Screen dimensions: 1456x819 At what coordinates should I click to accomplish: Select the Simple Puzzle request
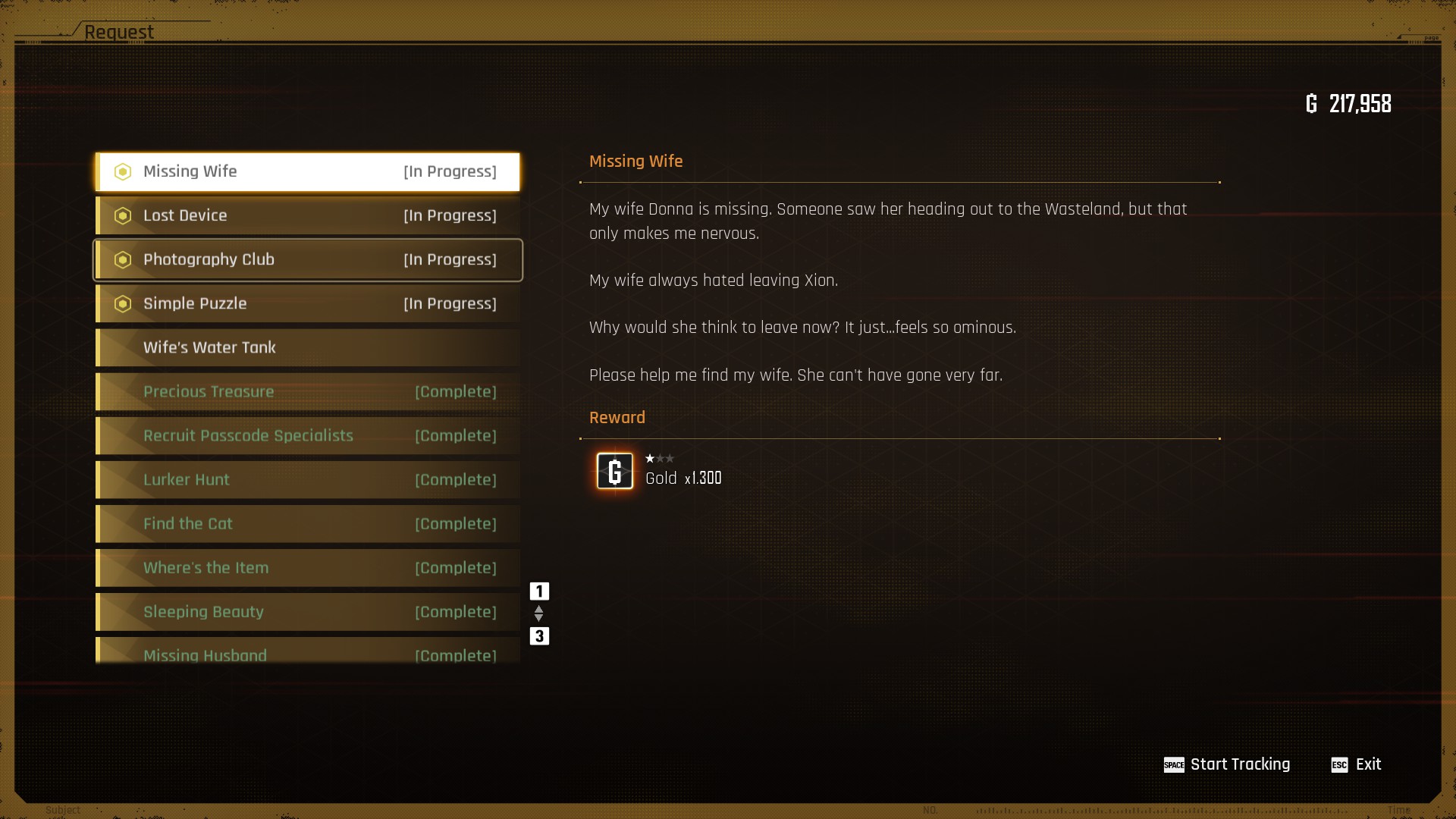pyautogui.click(x=307, y=304)
